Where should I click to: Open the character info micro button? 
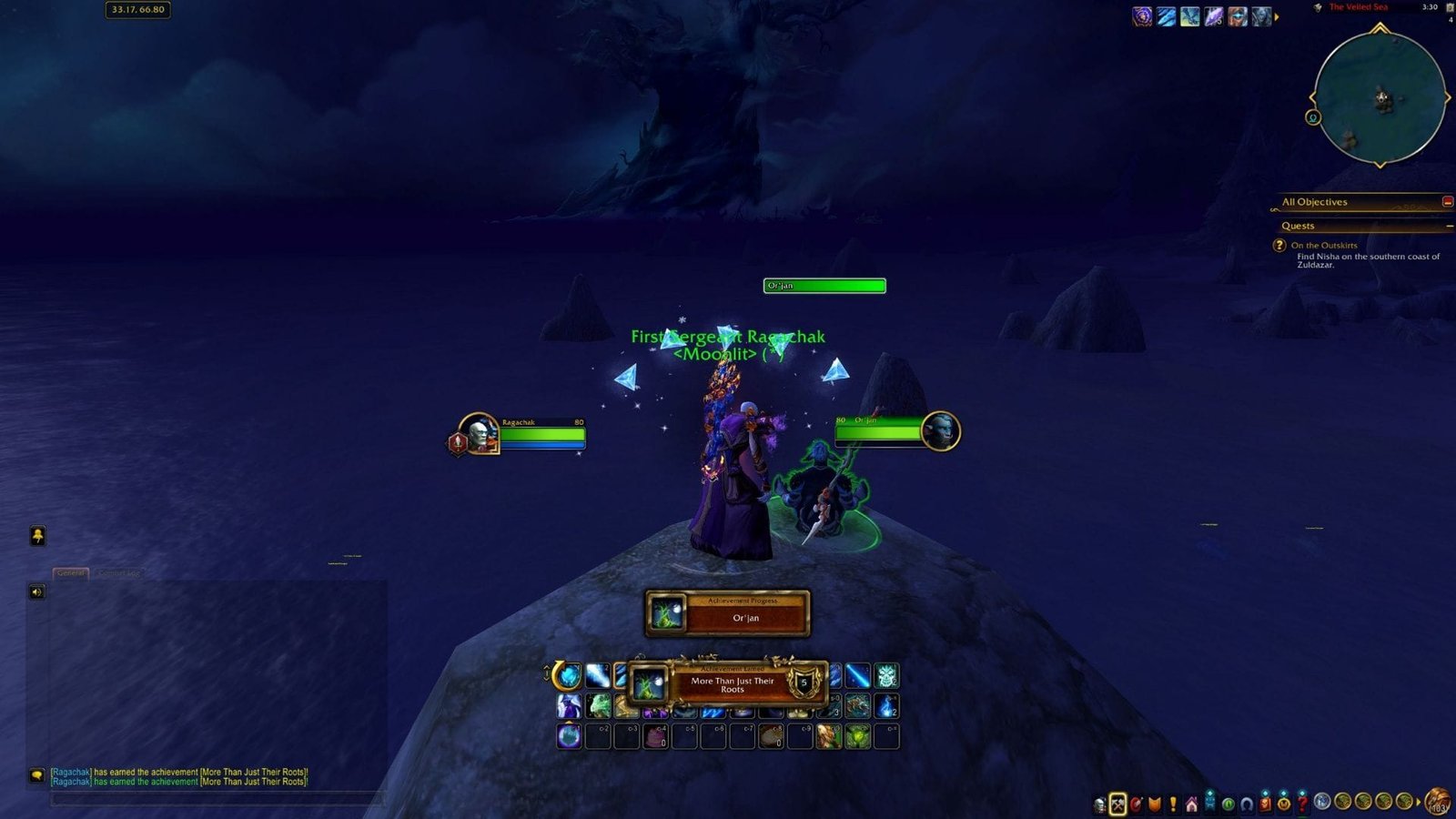1100,804
